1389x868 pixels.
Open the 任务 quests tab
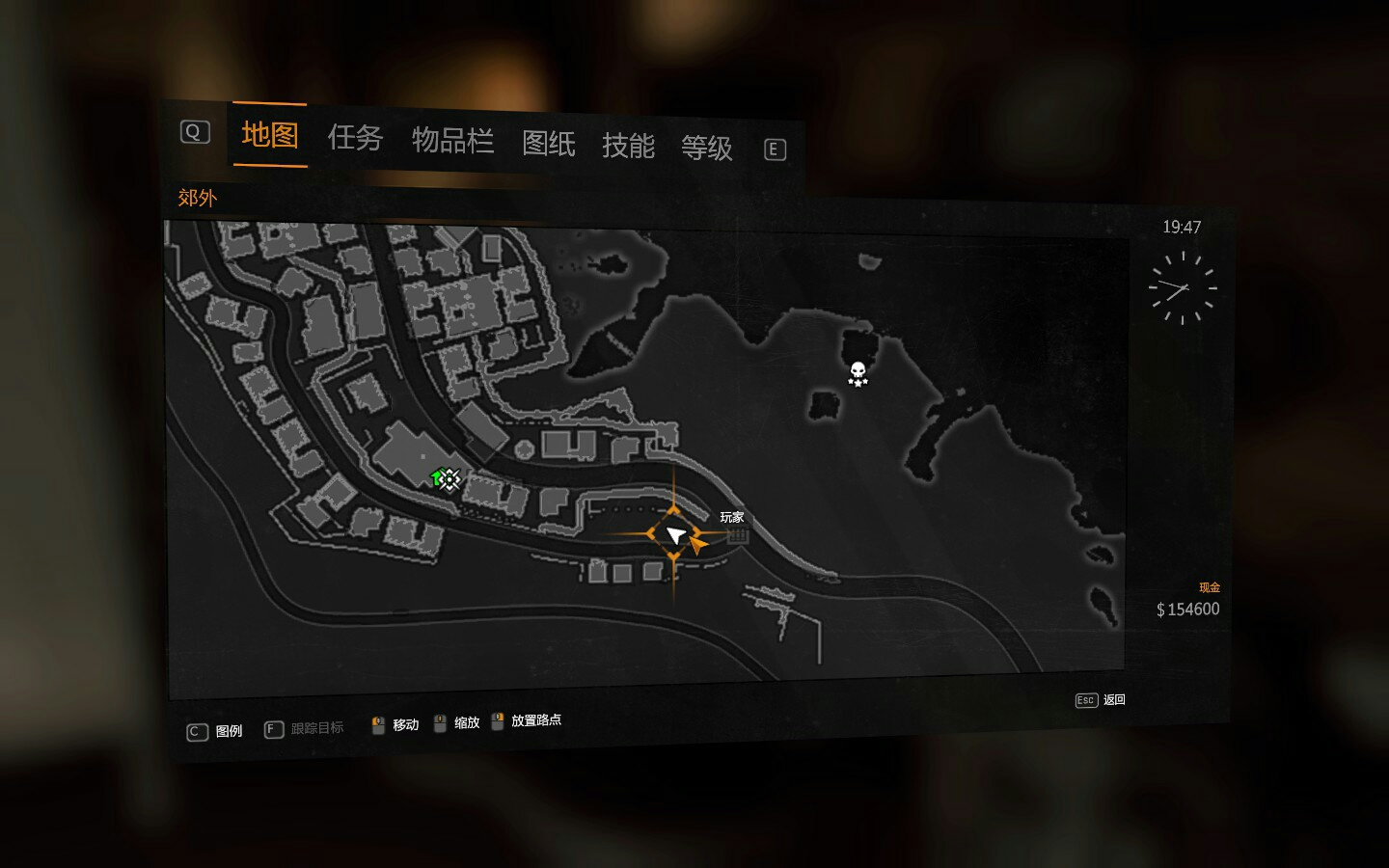pyautogui.click(x=355, y=138)
